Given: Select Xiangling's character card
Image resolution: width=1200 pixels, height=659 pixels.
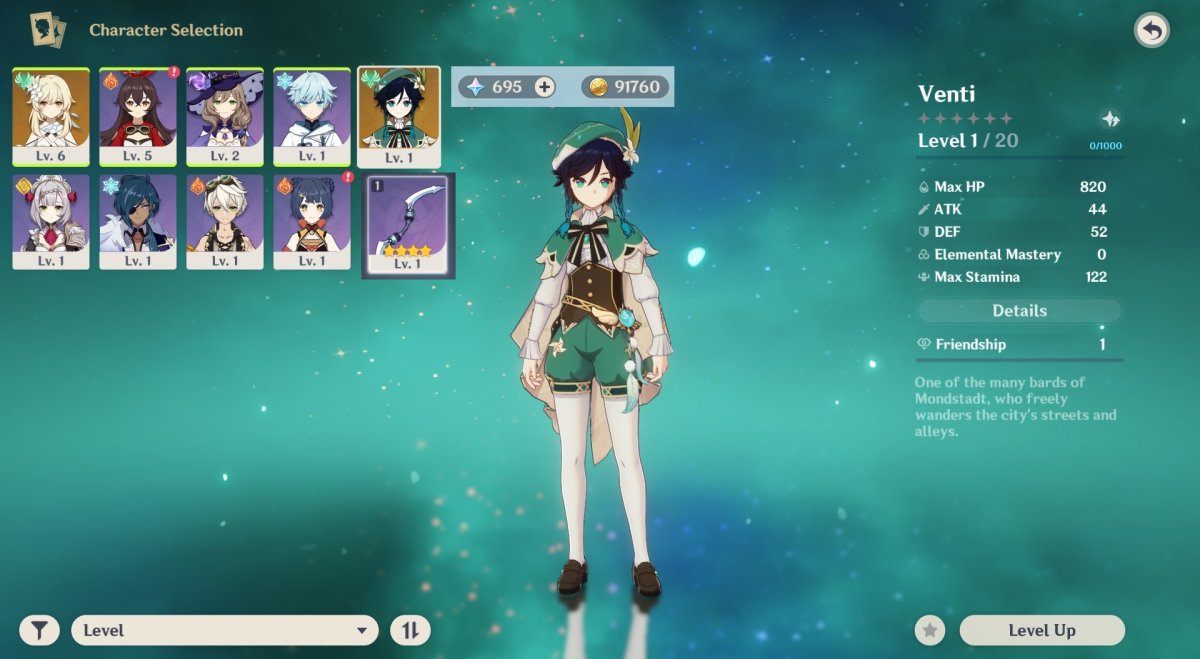Looking at the screenshot, I should click(x=312, y=222).
